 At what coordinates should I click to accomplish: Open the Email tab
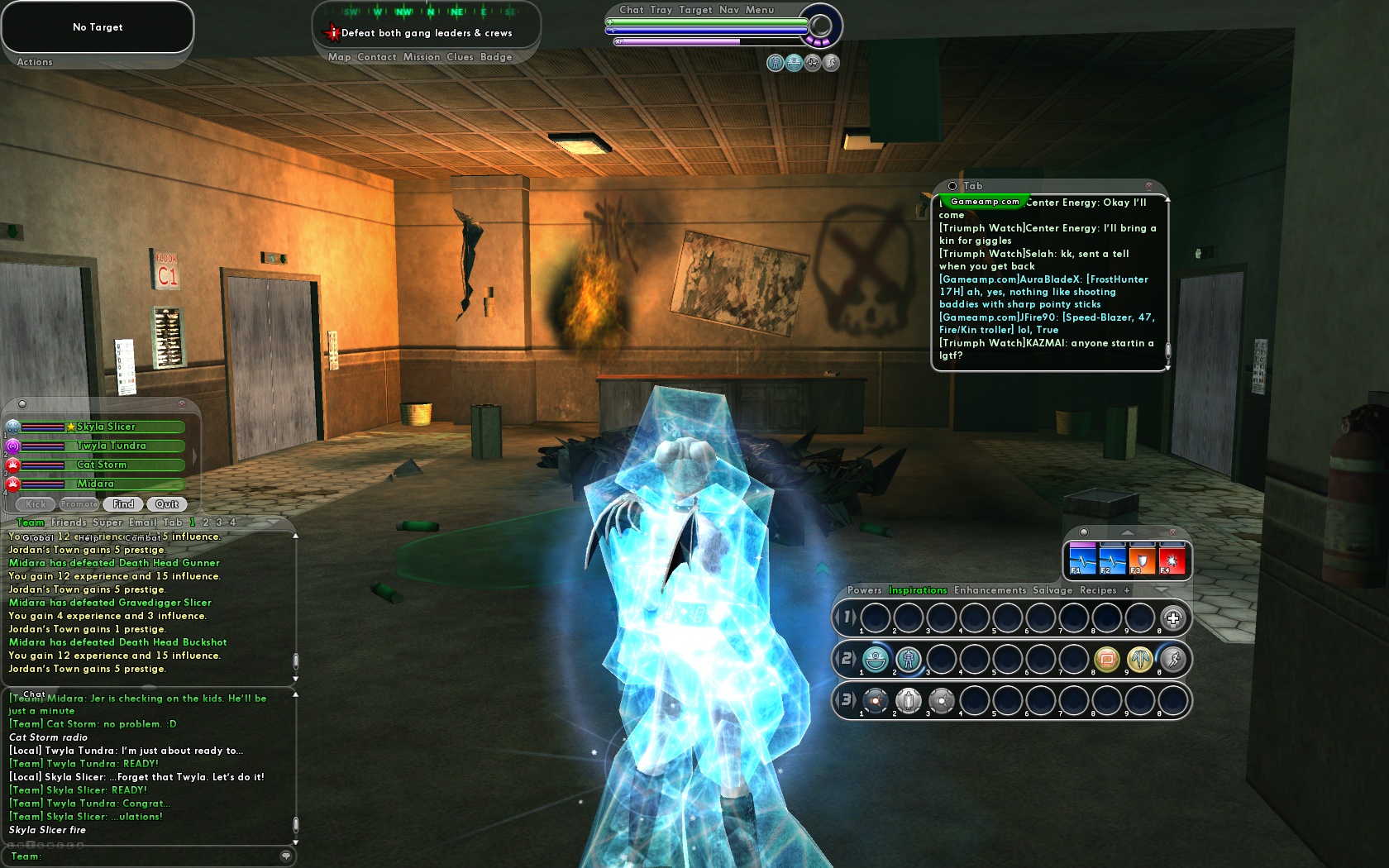click(x=142, y=522)
